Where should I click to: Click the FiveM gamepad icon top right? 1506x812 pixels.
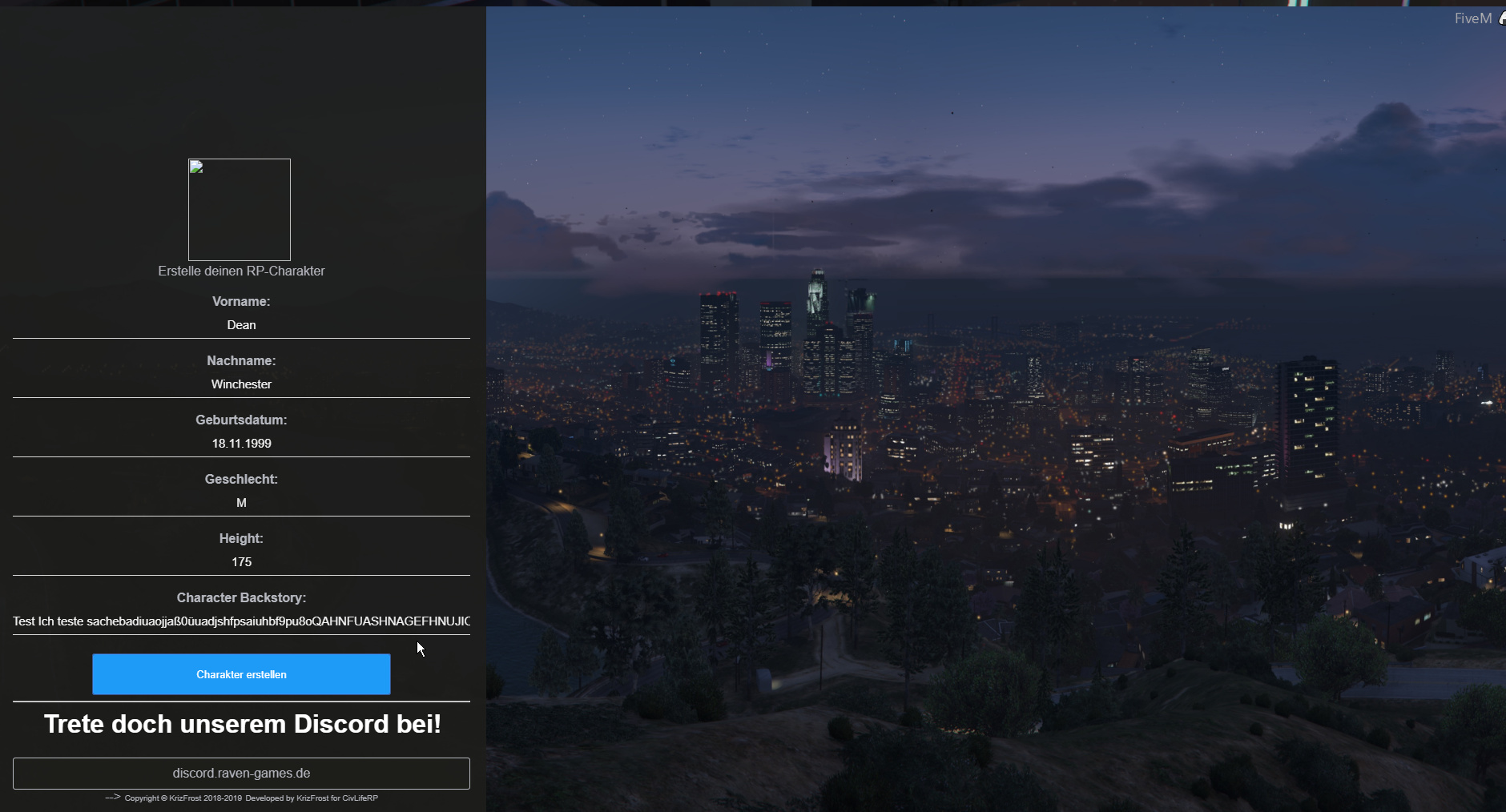tap(1500, 17)
